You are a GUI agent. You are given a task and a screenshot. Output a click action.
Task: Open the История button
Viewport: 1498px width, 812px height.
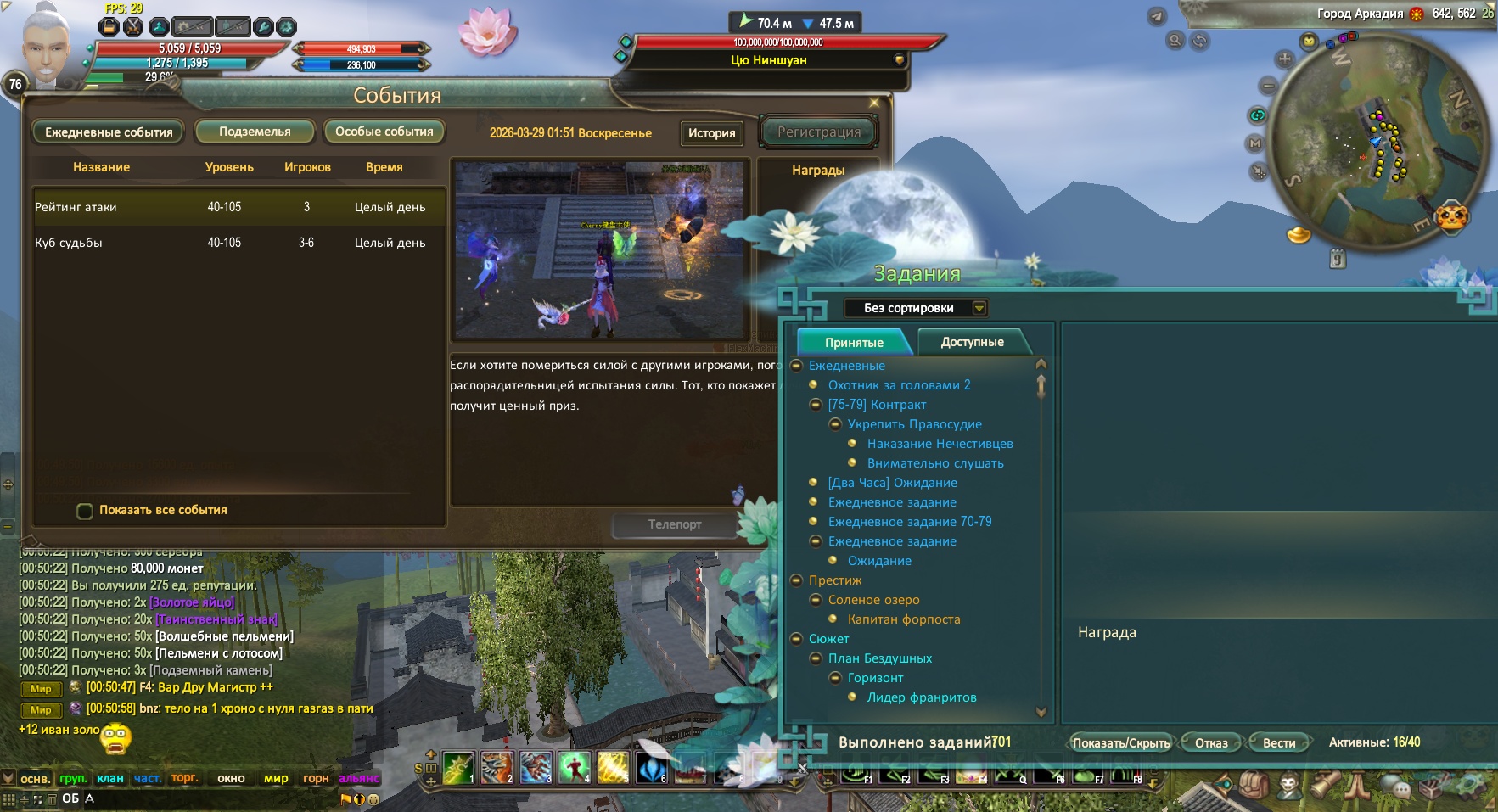[711, 133]
